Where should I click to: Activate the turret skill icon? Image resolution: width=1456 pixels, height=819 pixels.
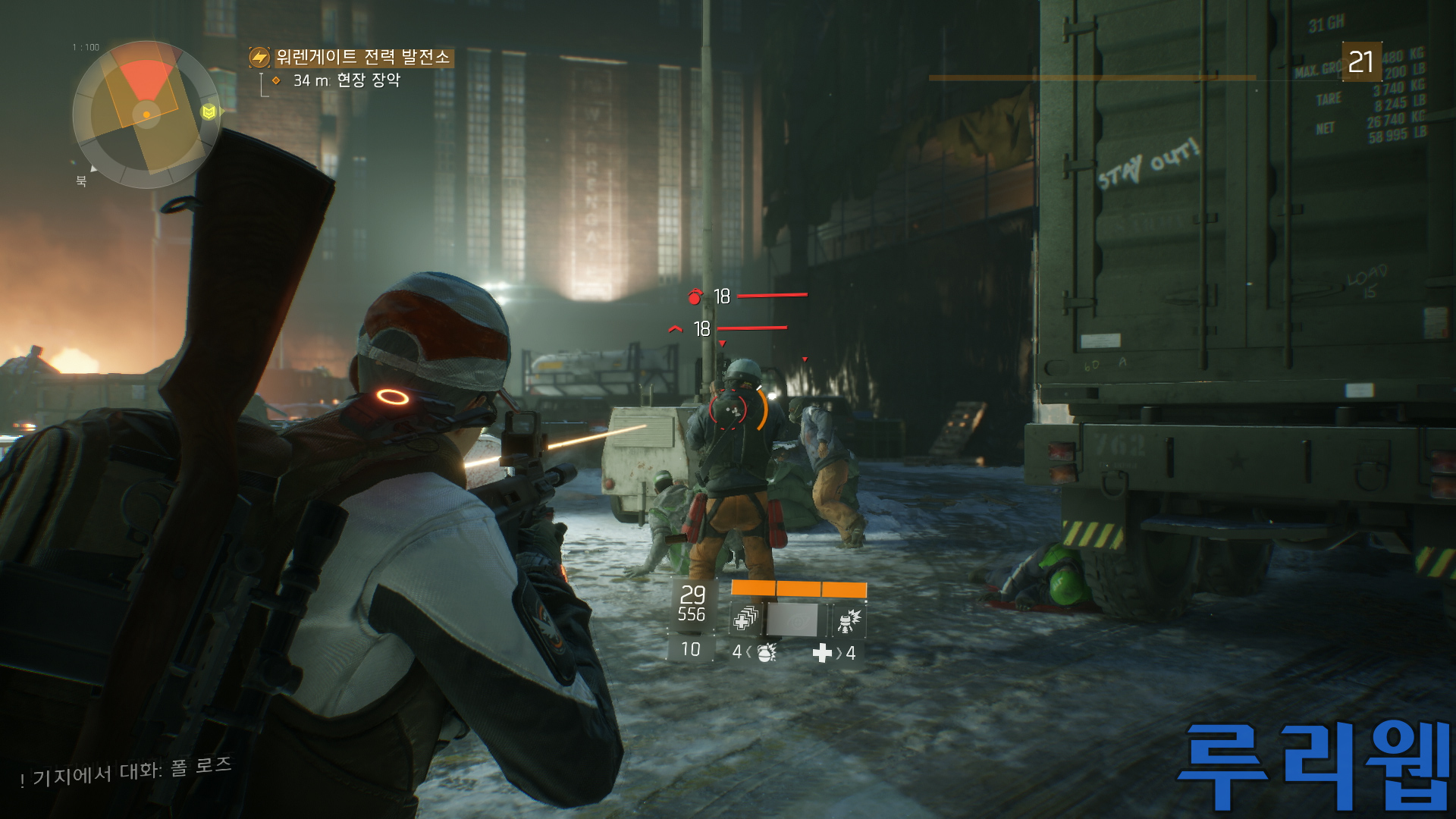tap(848, 620)
